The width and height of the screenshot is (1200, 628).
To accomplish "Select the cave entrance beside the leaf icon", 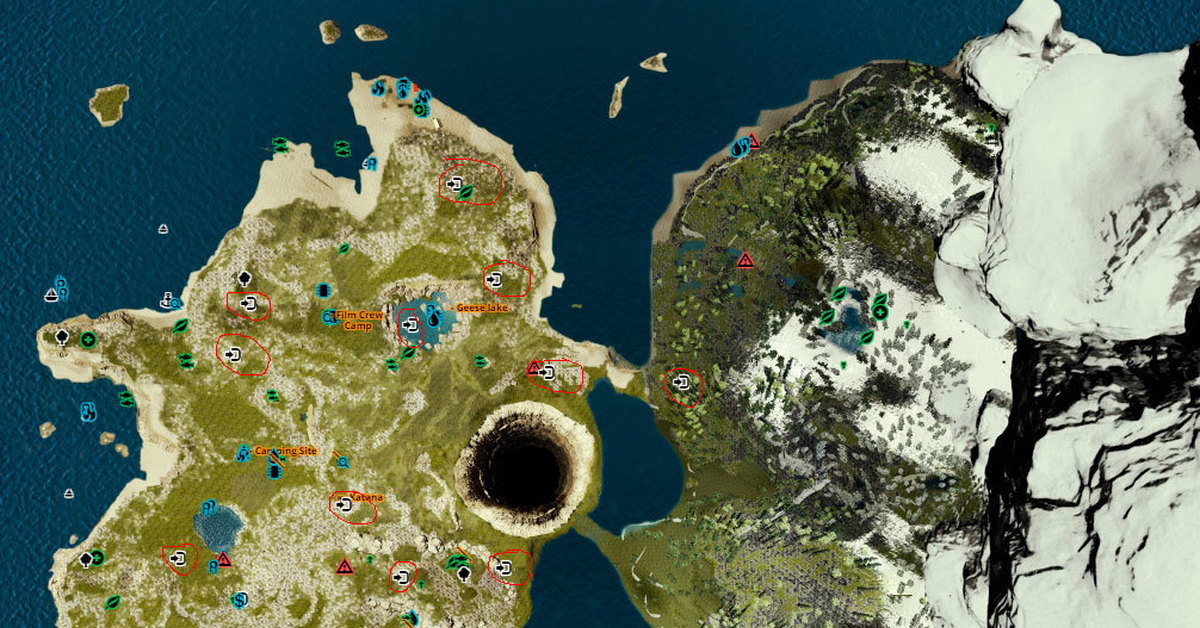I will coord(455,185).
